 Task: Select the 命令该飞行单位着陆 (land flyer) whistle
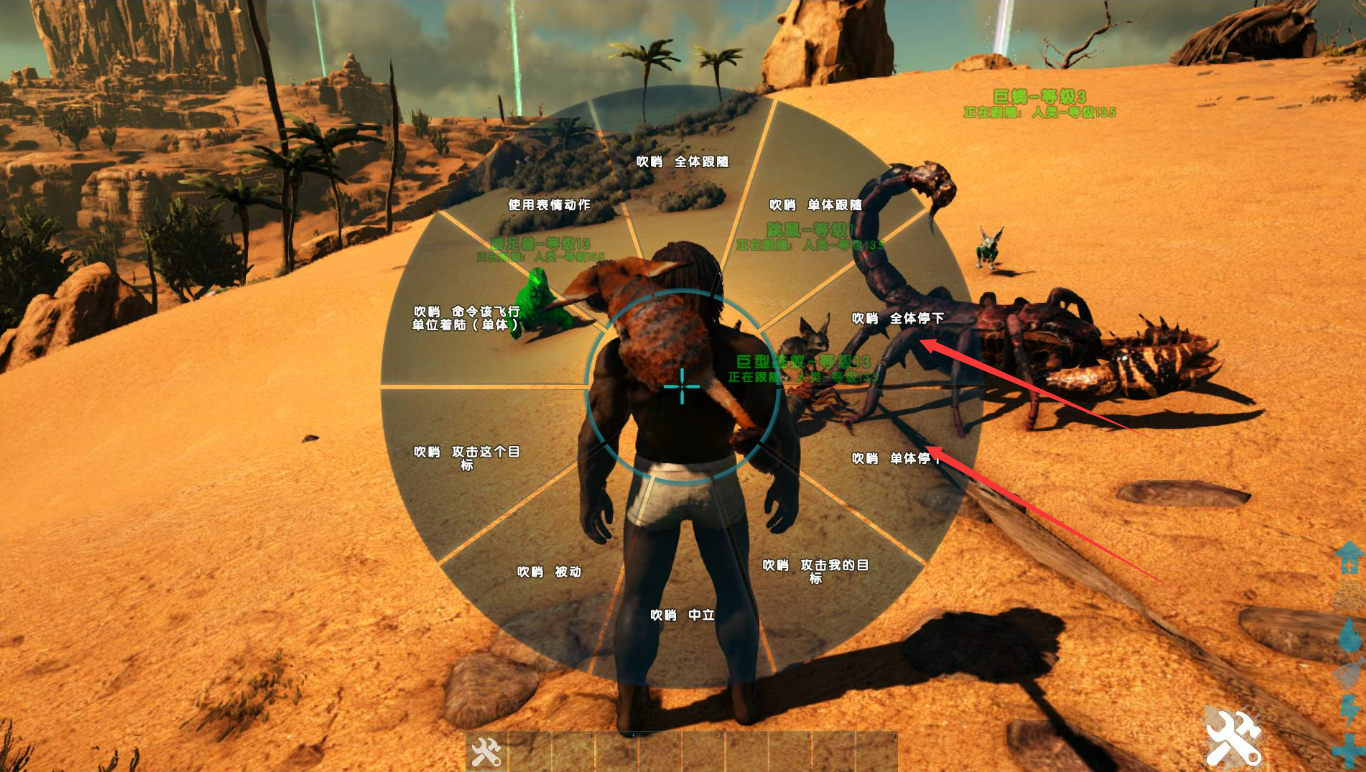click(x=467, y=317)
